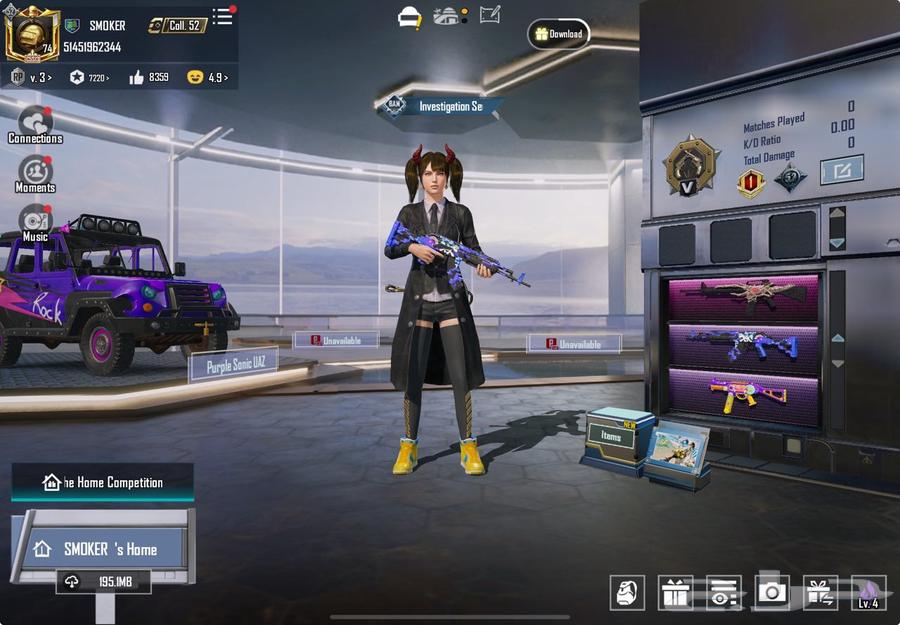The image size is (900, 625).
Task: Open the camera screenshot tool
Action: tap(771, 592)
